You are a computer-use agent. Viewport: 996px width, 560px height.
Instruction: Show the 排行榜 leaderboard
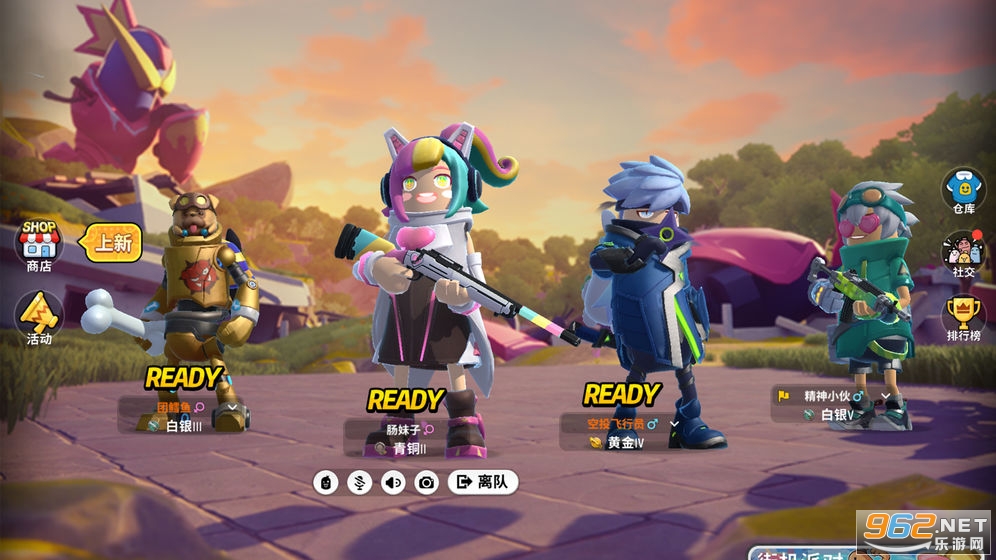(963, 318)
